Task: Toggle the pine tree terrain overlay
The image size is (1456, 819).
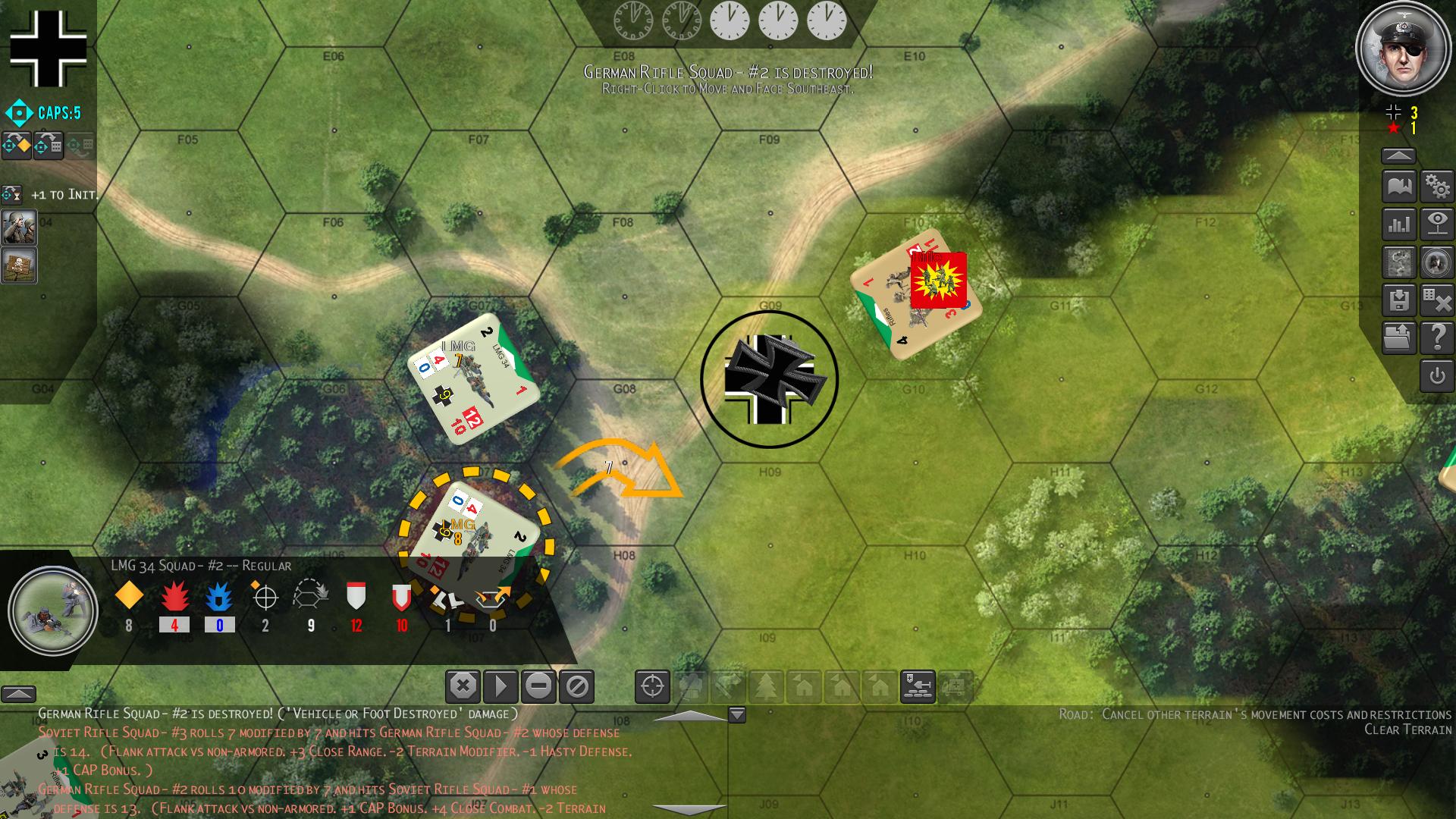Action: pos(766,686)
